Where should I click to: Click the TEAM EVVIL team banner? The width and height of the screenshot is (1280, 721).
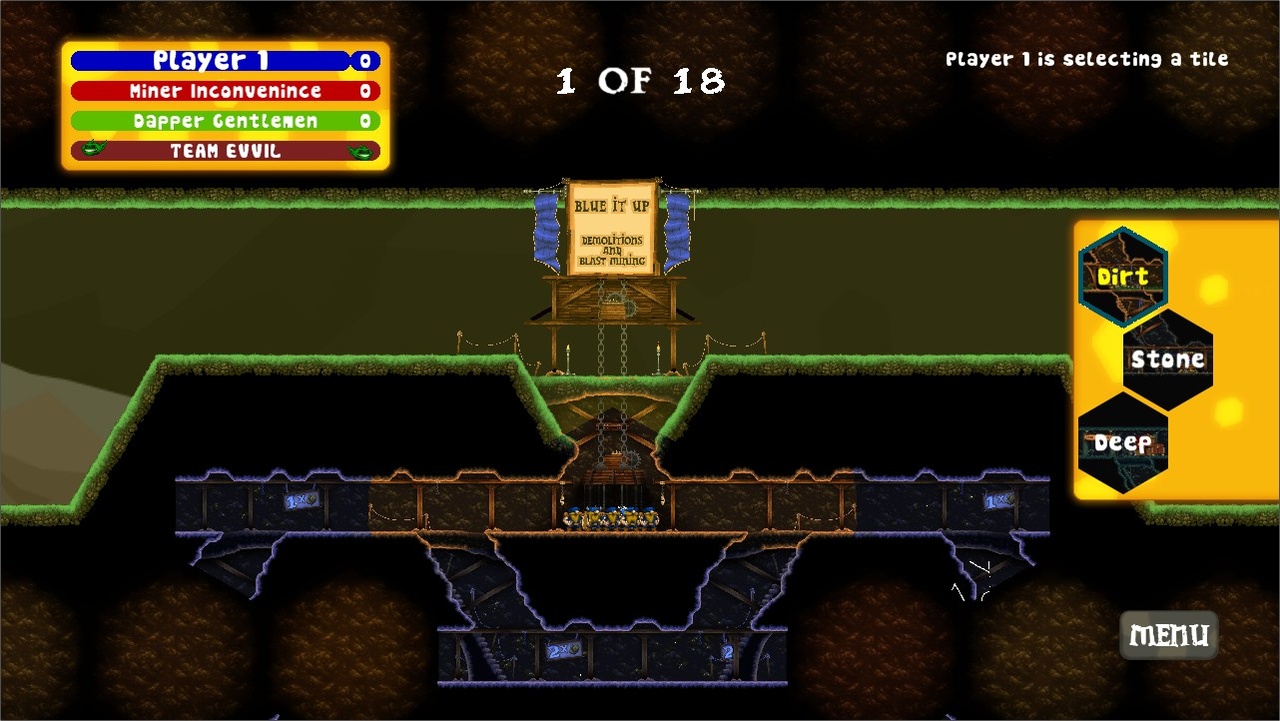[222, 151]
